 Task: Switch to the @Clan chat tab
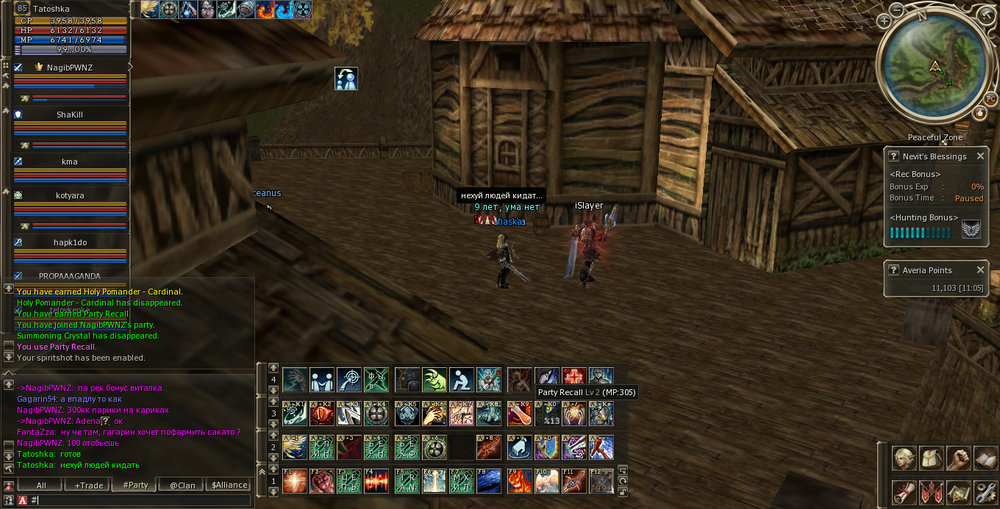pyautogui.click(x=182, y=485)
